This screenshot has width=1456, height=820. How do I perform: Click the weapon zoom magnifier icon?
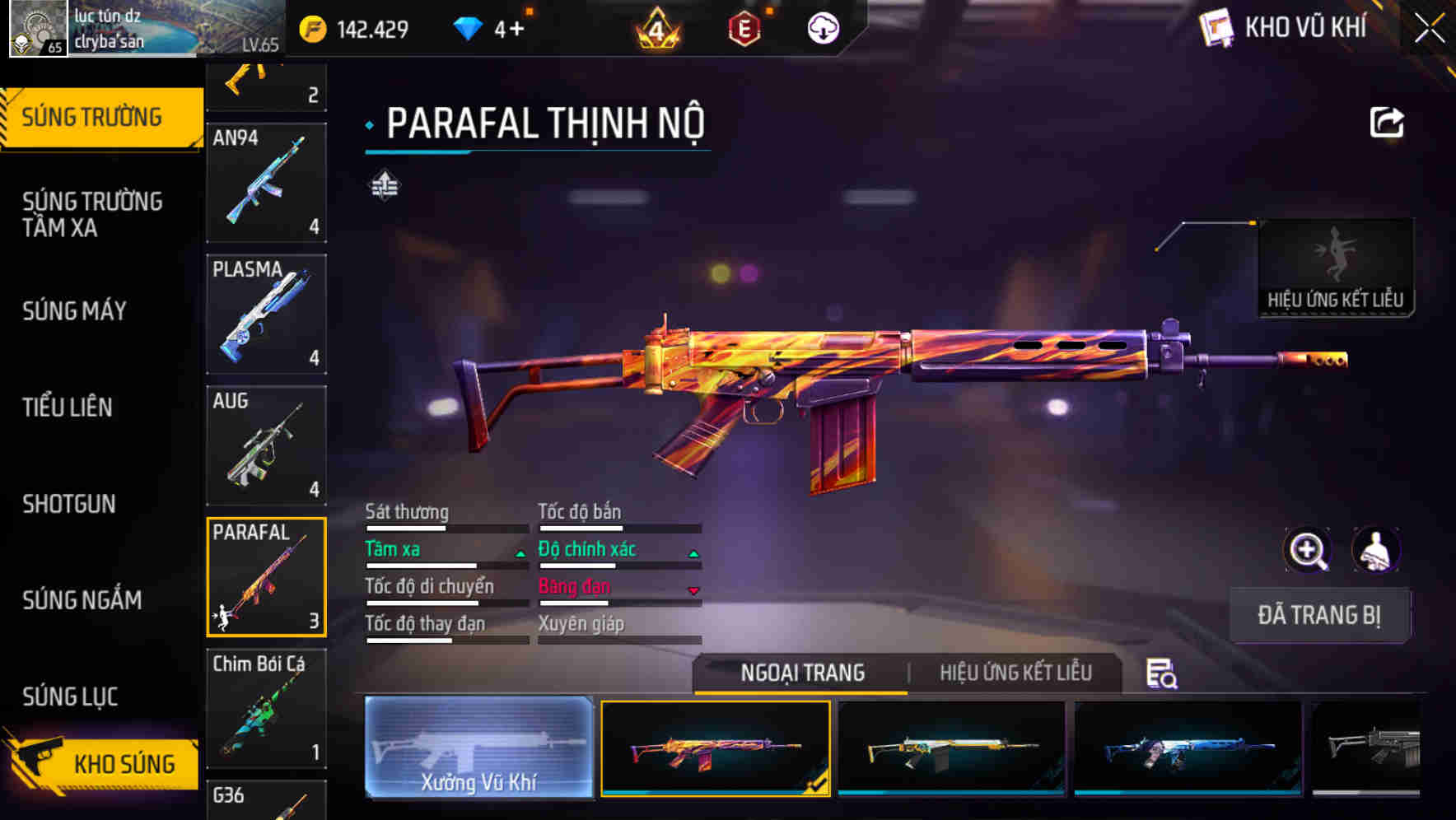pyautogui.click(x=1309, y=550)
